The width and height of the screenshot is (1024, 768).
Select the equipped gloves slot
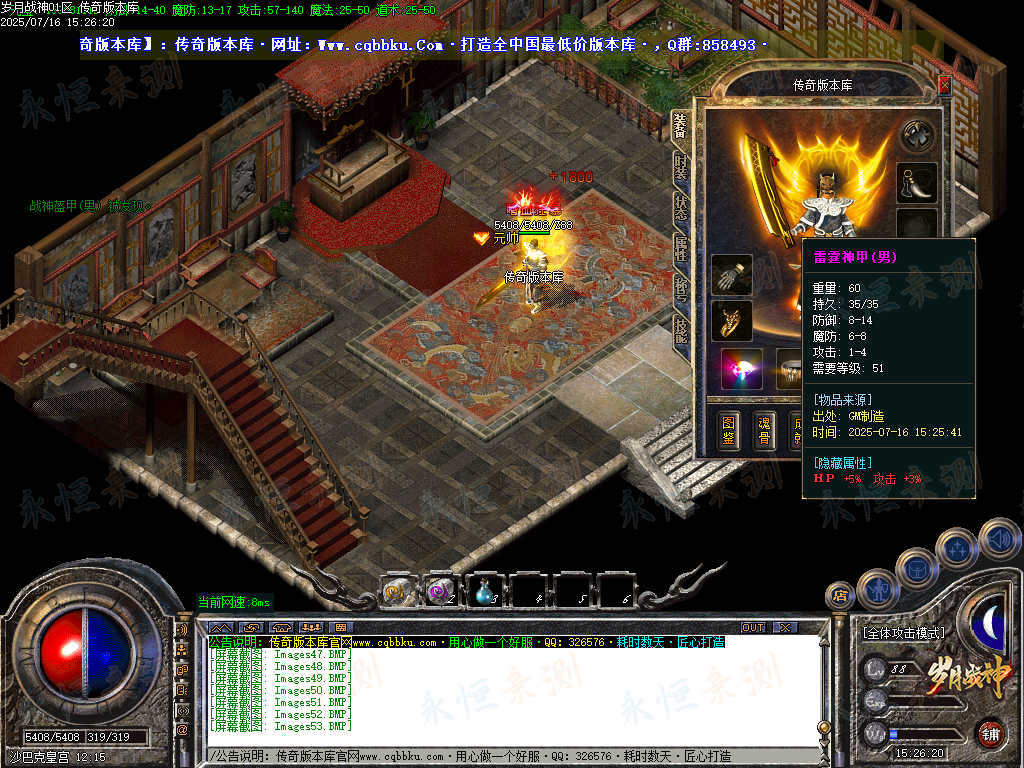click(731, 275)
